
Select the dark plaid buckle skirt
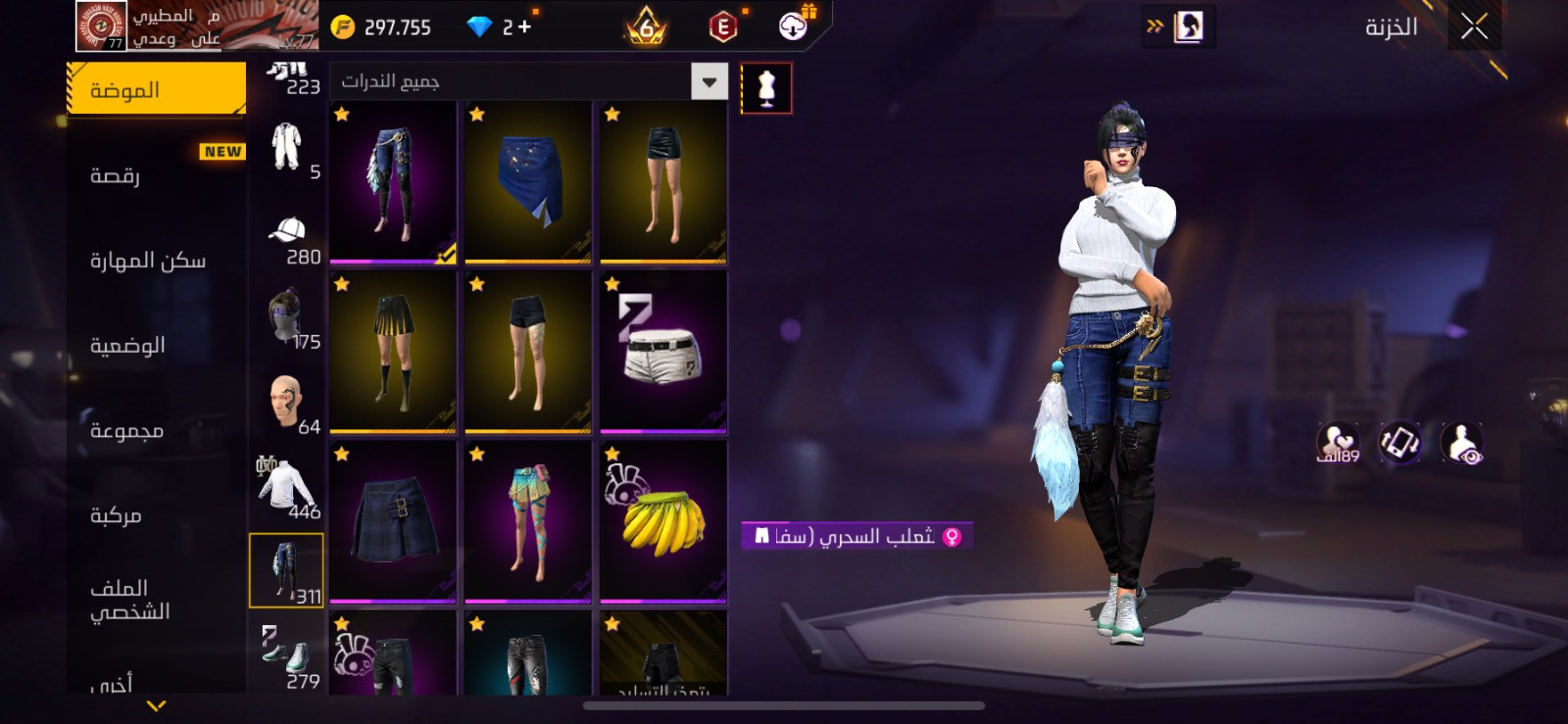coord(393,521)
